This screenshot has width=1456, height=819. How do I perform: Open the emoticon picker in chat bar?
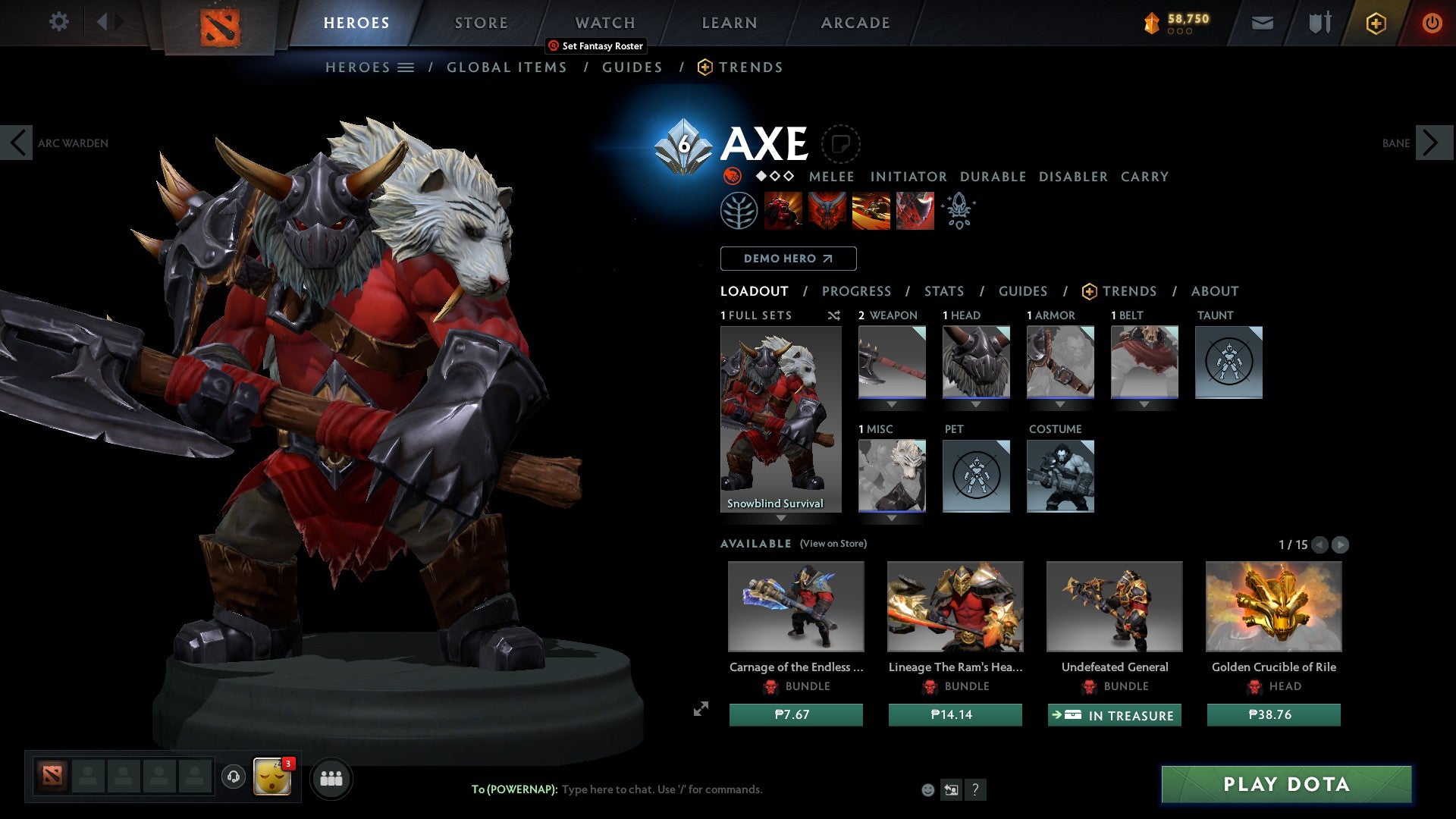coord(927,789)
